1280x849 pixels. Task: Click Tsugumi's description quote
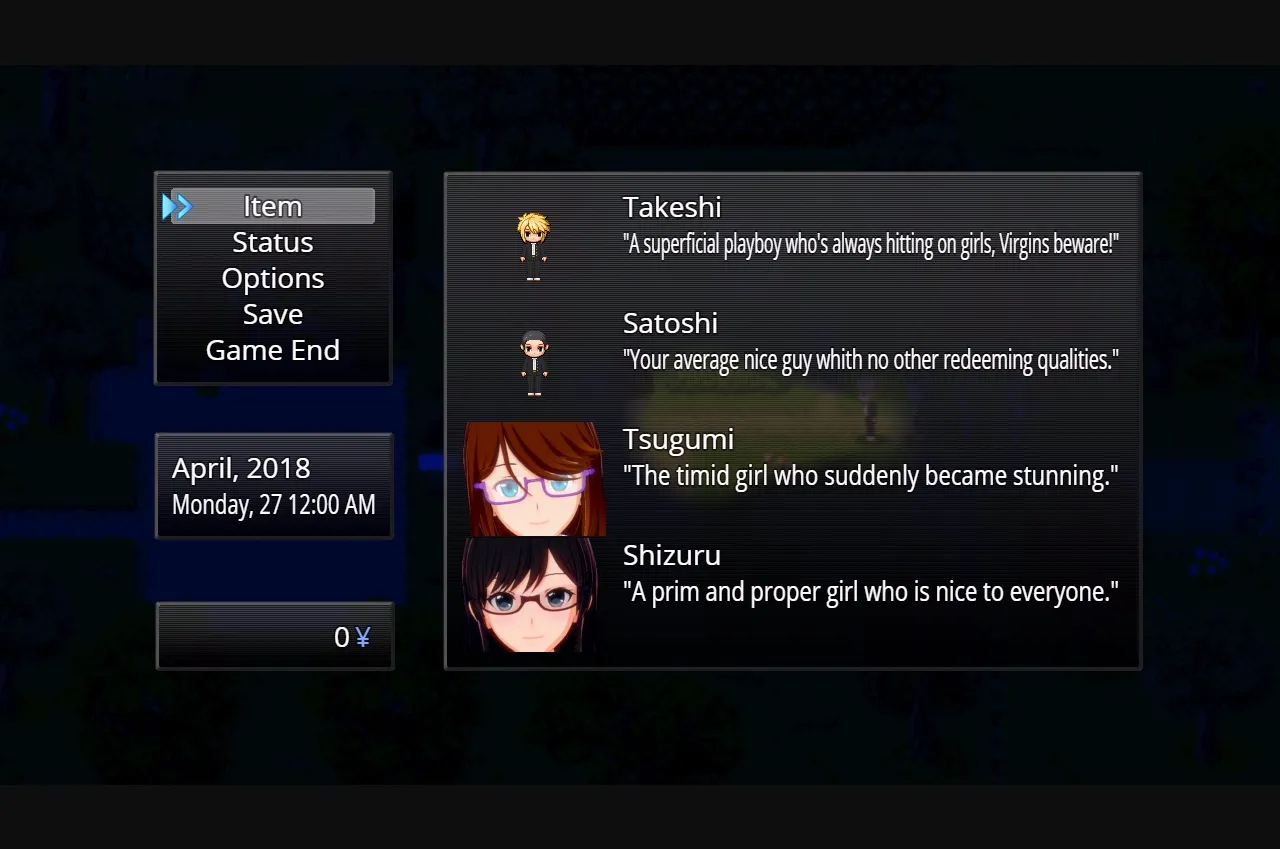point(869,475)
